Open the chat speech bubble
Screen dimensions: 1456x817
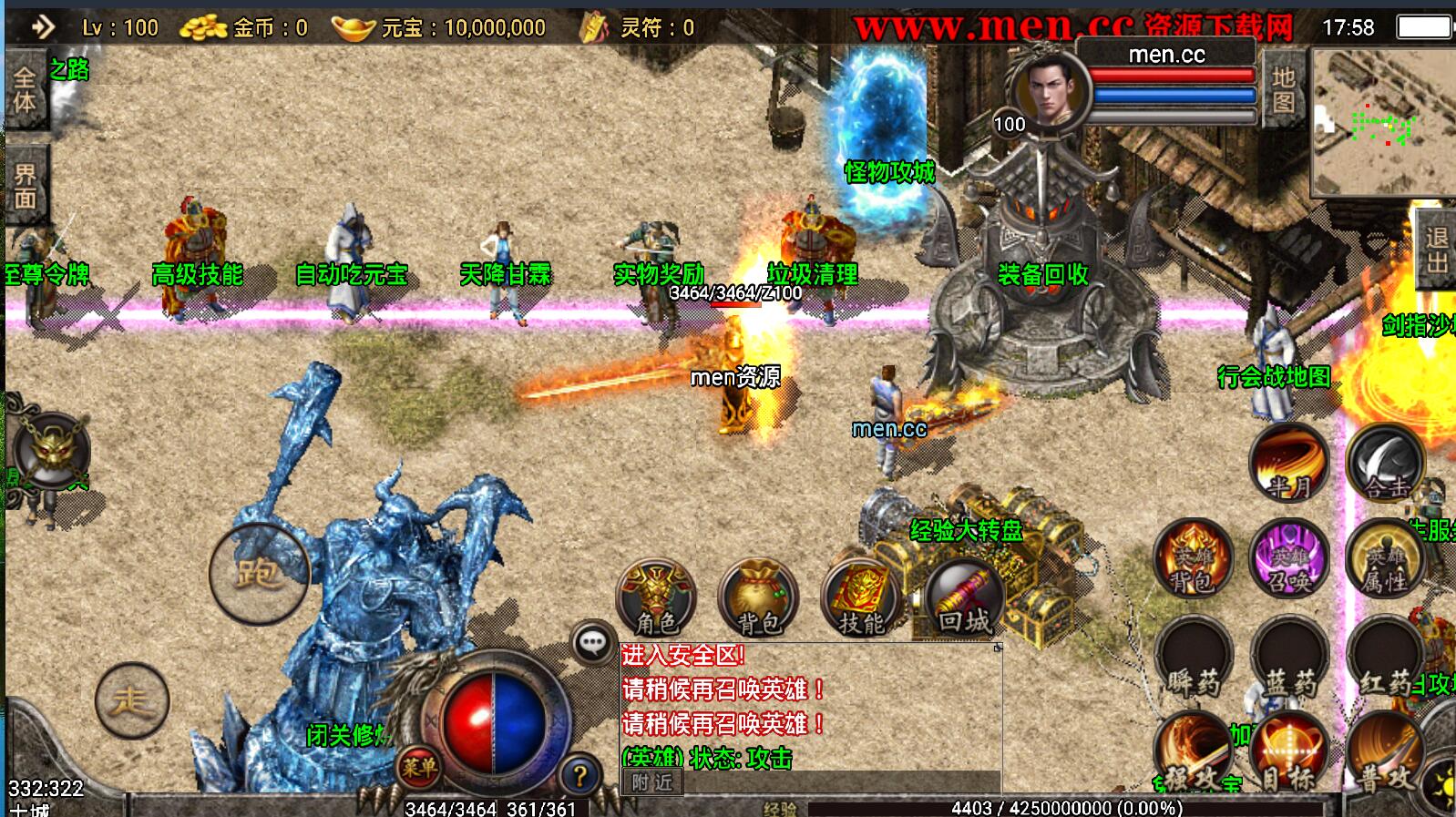point(593,643)
